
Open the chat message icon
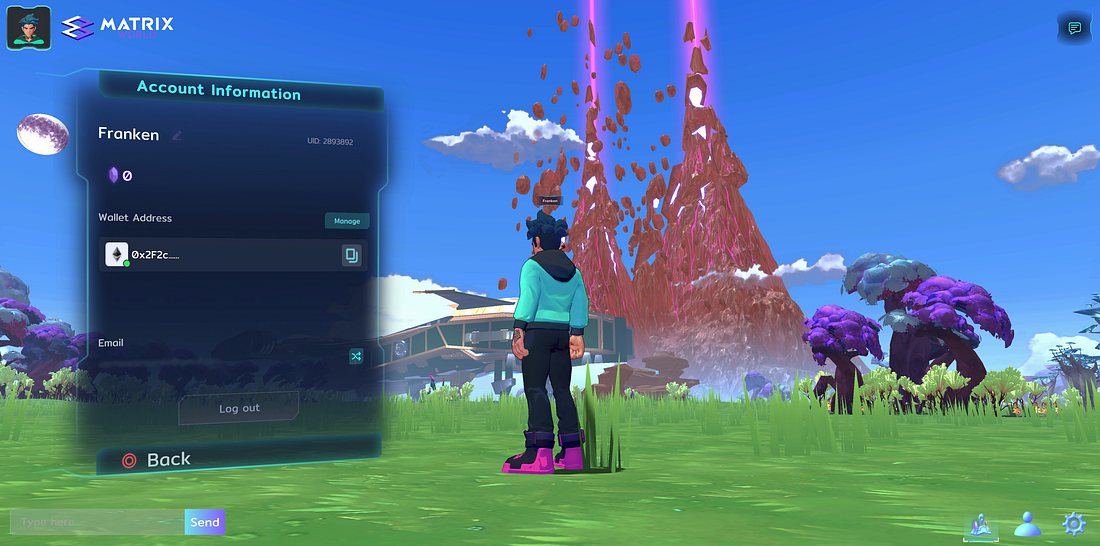[x=1075, y=28]
